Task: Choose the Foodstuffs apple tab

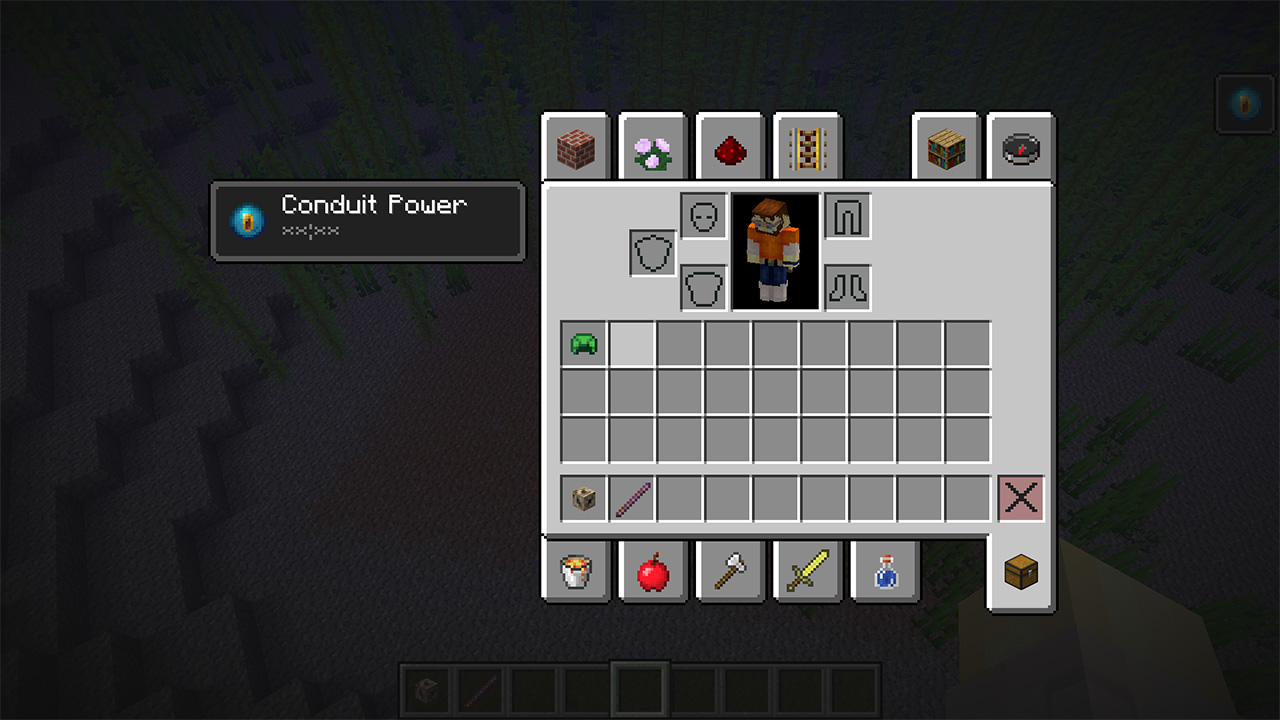Action: [652, 573]
